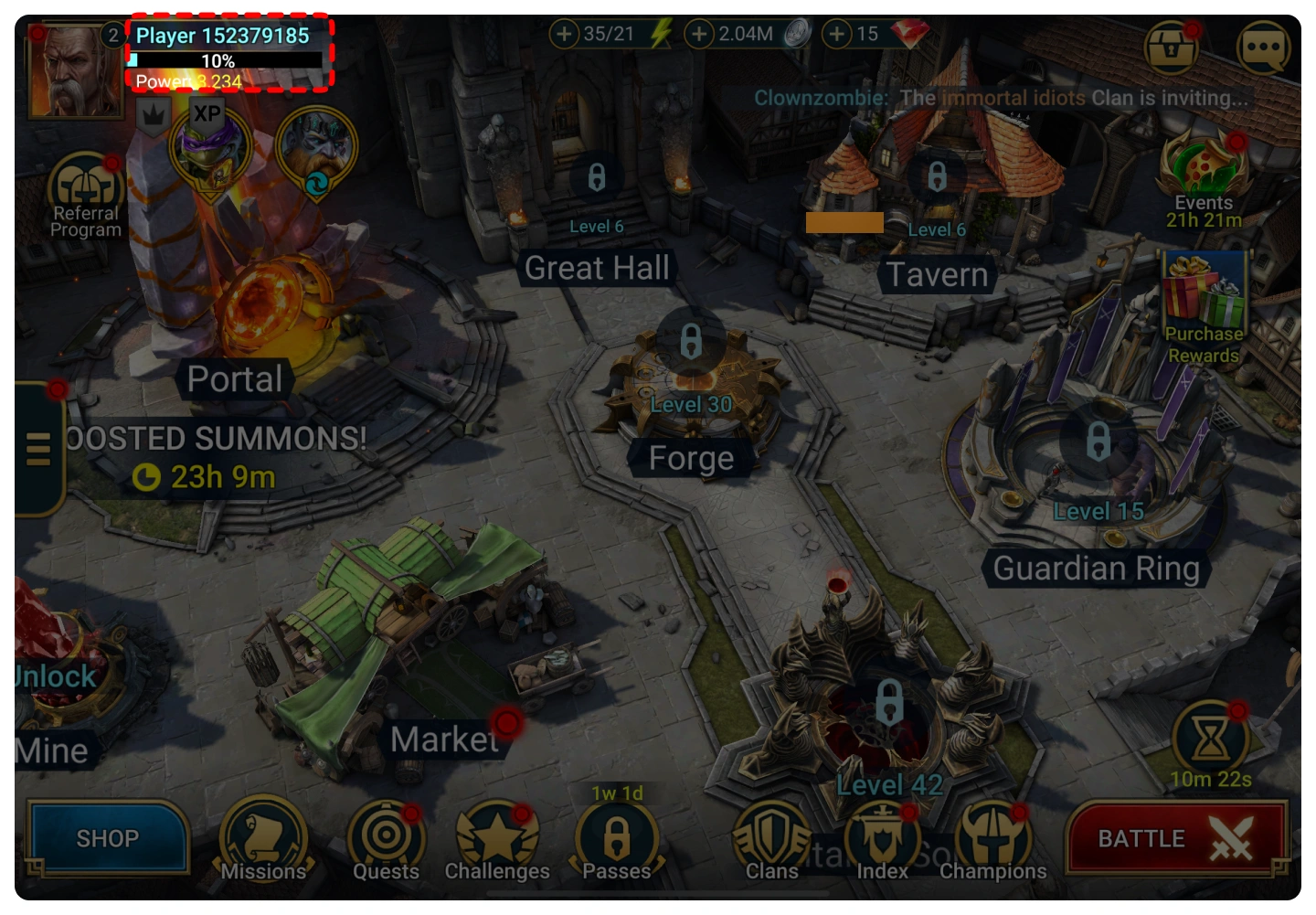Click the player avatar portrait
The width and height of the screenshot is (1316, 915).
[x=74, y=69]
